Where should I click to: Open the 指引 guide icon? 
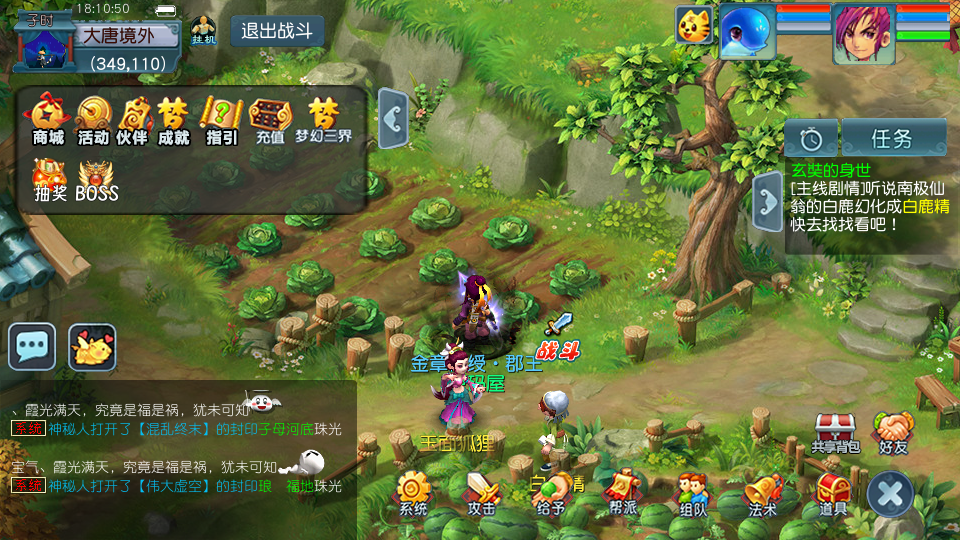pyautogui.click(x=221, y=117)
